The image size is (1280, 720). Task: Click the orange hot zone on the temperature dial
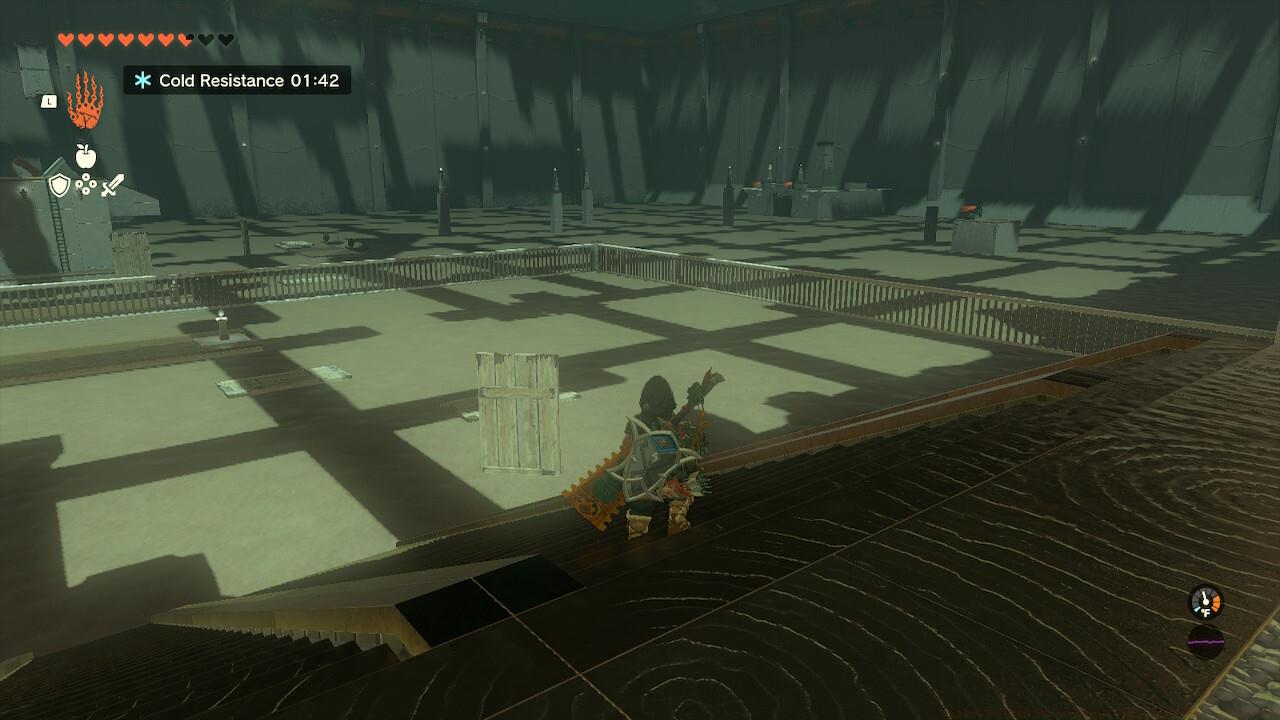pyautogui.click(x=1216, y=603)
